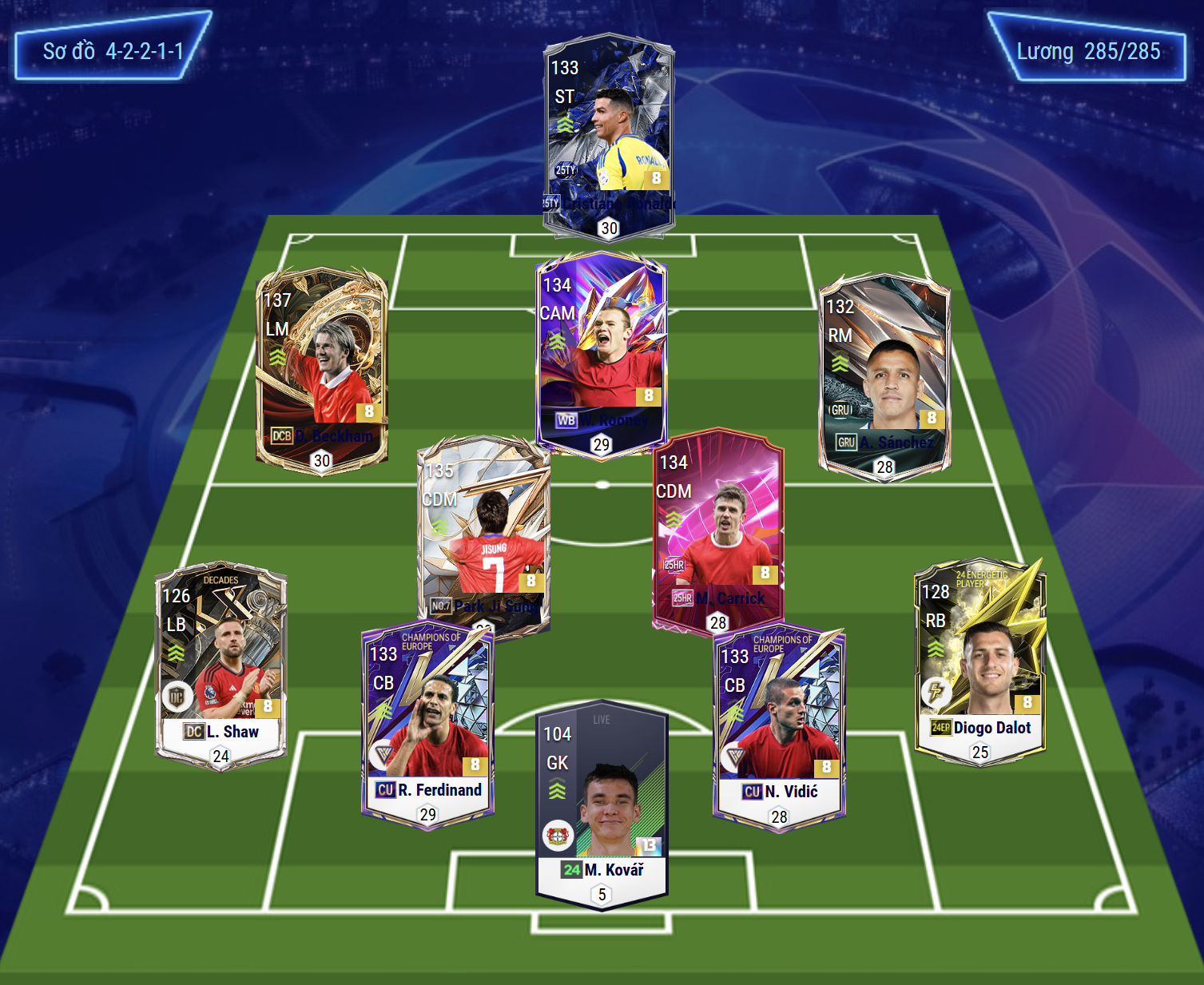Choose the Beckham left midfielder card
This screenshot has width=1204, height=985.
(321, 367)
